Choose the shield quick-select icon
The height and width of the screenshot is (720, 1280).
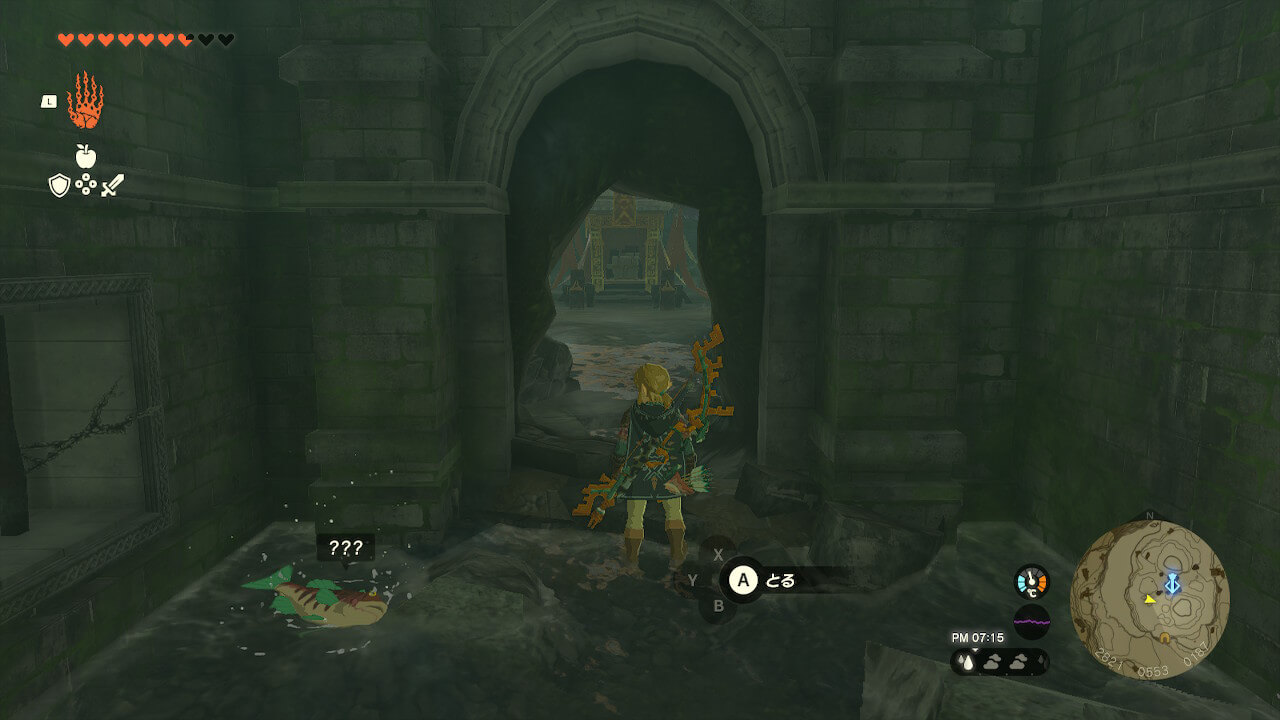pyautogui.click(x=59, y=185)
